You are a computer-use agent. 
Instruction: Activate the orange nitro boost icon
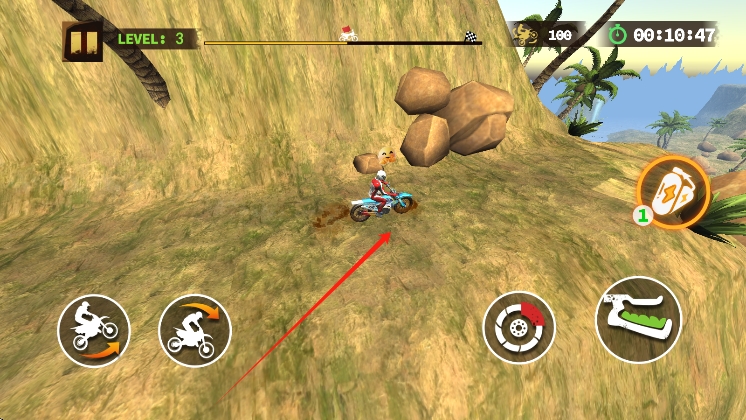click(x=675, y=189)
